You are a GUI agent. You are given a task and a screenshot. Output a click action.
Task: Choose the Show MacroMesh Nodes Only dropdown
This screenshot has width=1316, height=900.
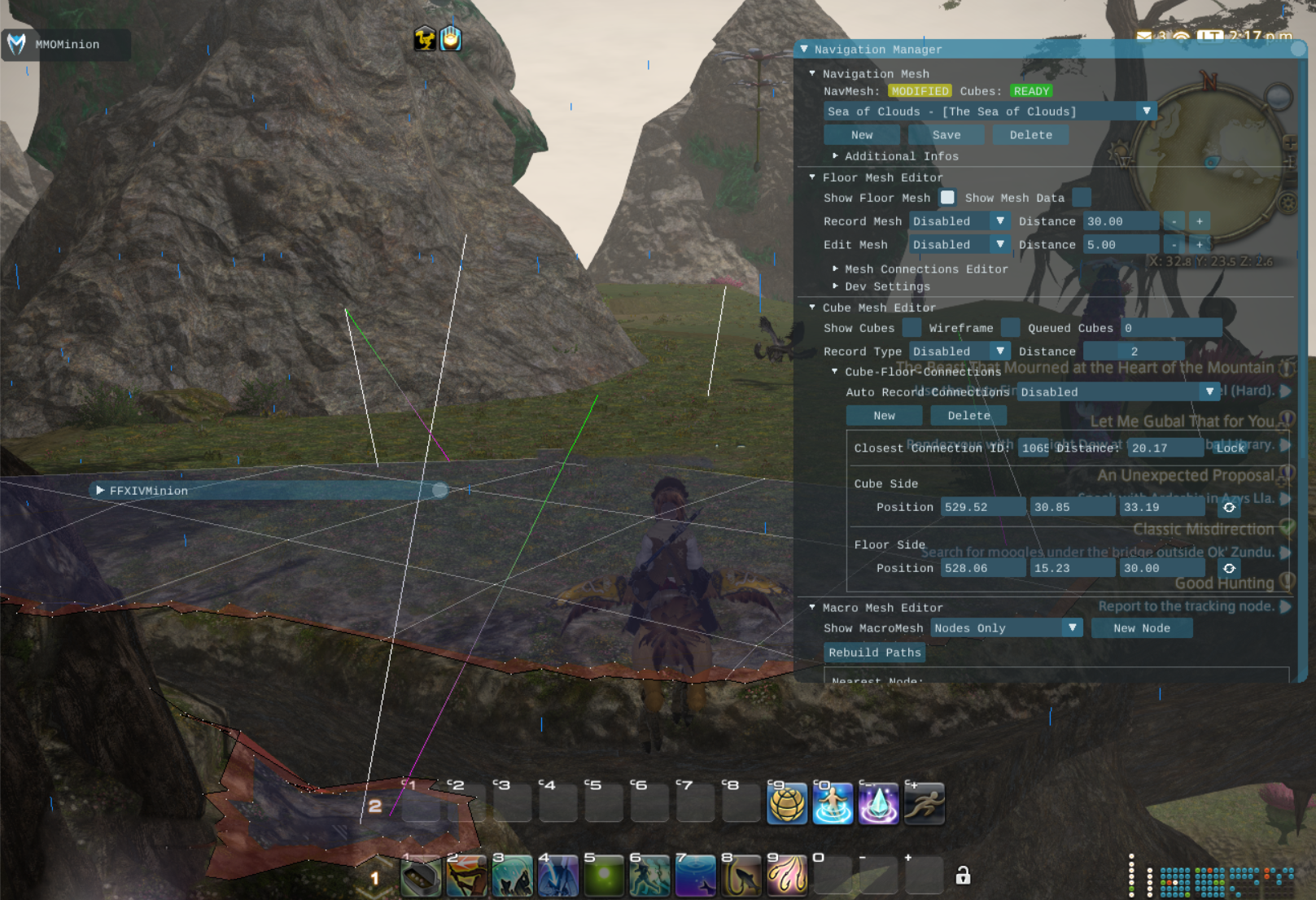(x=1072, y=628)
